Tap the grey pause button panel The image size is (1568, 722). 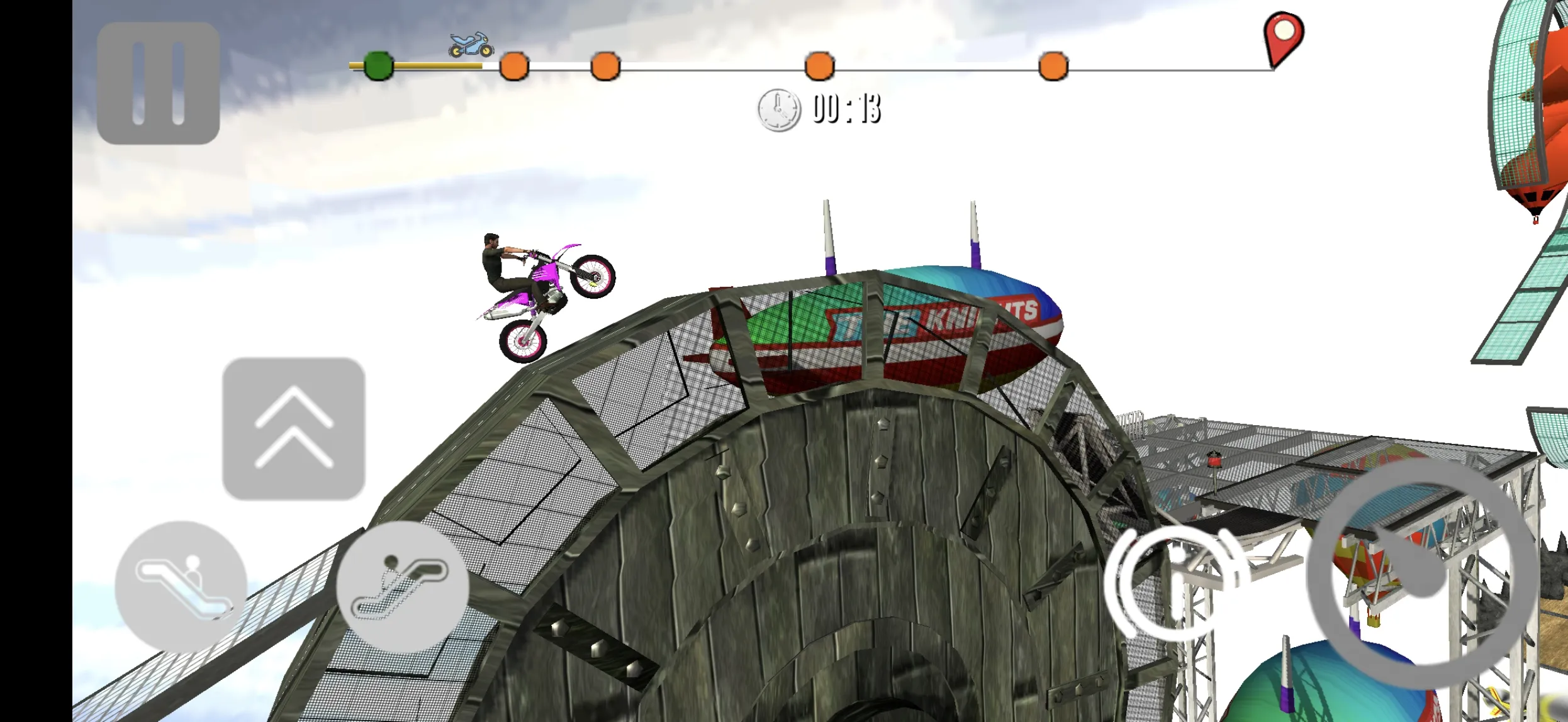(159, 81)
